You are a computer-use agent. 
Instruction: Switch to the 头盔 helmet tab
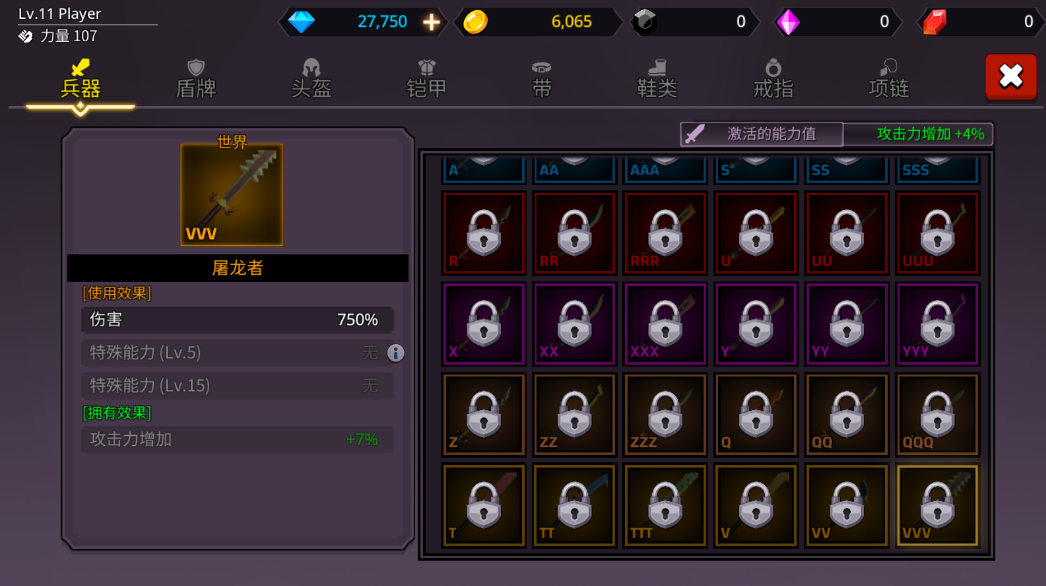pyautogui.click(x=311, y=78)
